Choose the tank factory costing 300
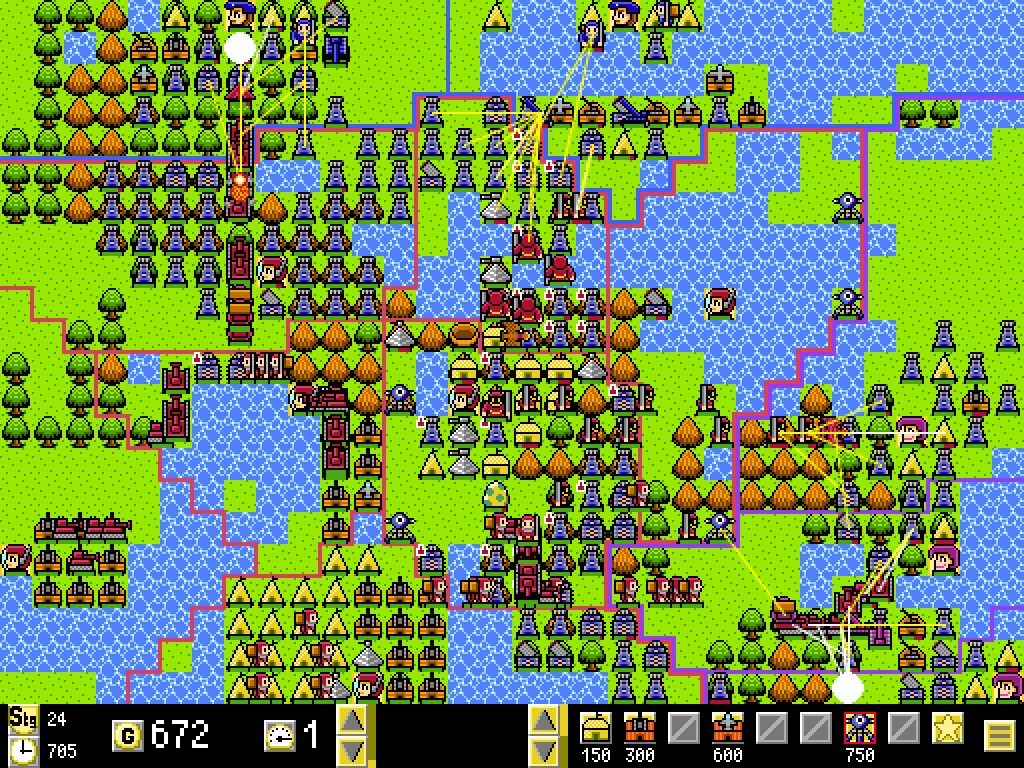Screen dimensions: 1024x768 (x=638, y=729)
